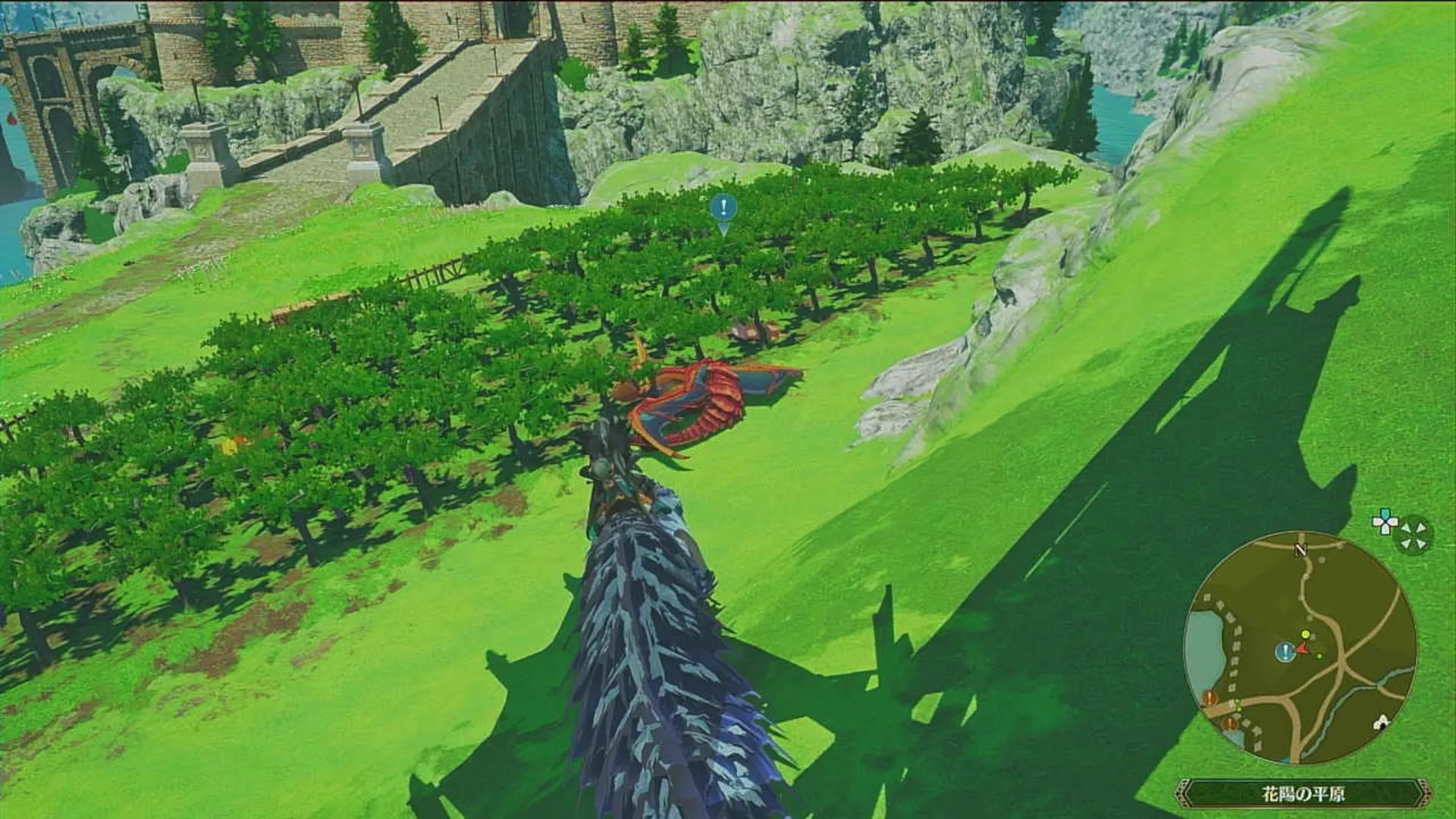Click the green dot beside the player arrow on the minimap
The image size is (1456, 819).
click(x=1319, y=654)
